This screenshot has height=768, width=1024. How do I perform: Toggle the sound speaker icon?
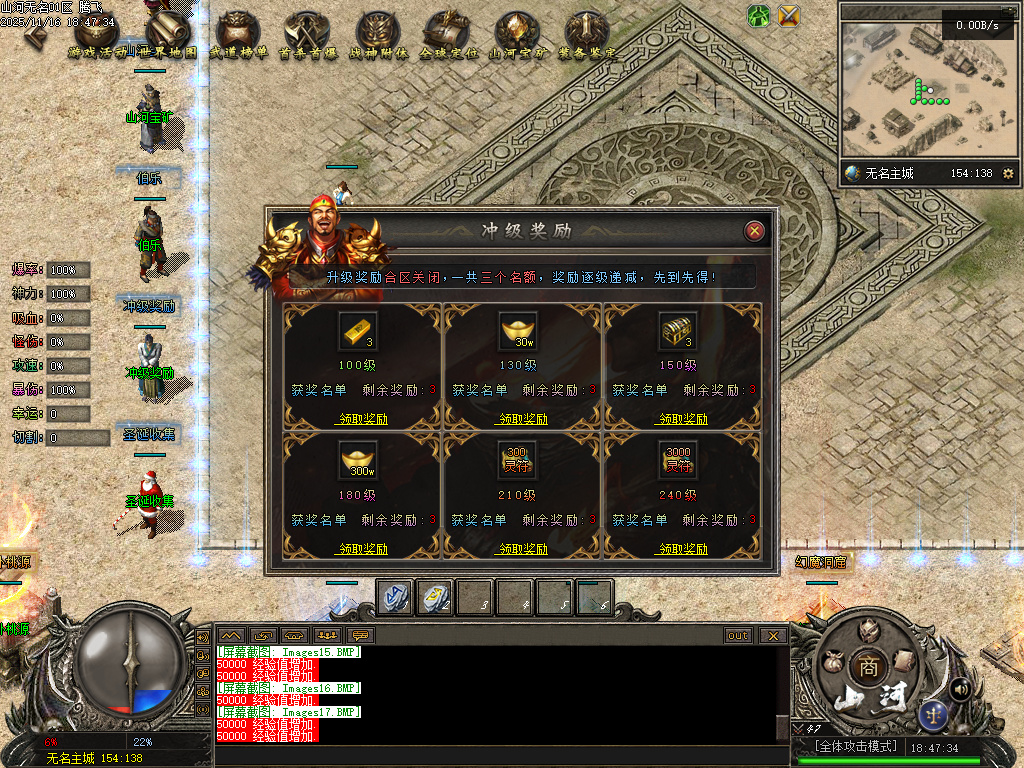tap(961, 688)
